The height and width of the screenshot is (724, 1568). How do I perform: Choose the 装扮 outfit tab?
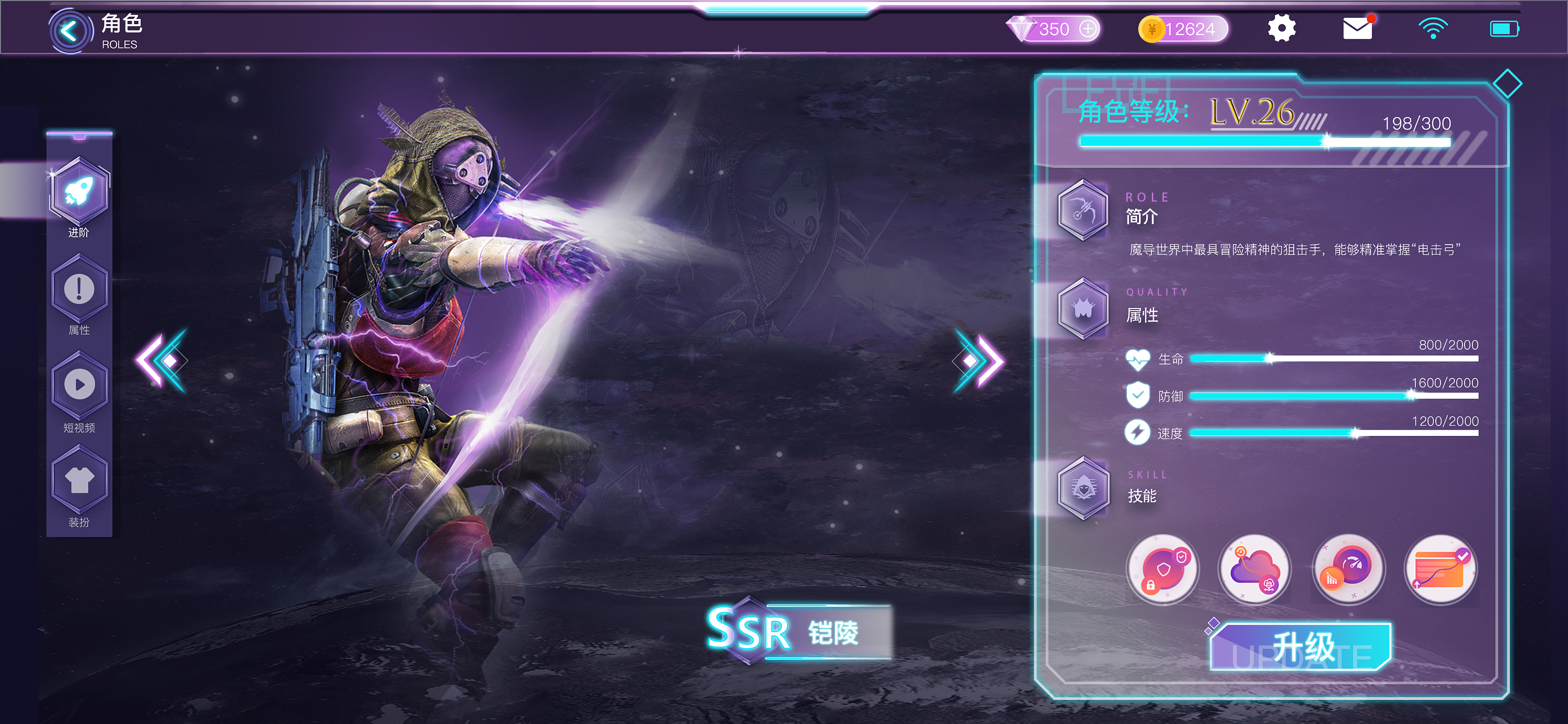(79, 480)
